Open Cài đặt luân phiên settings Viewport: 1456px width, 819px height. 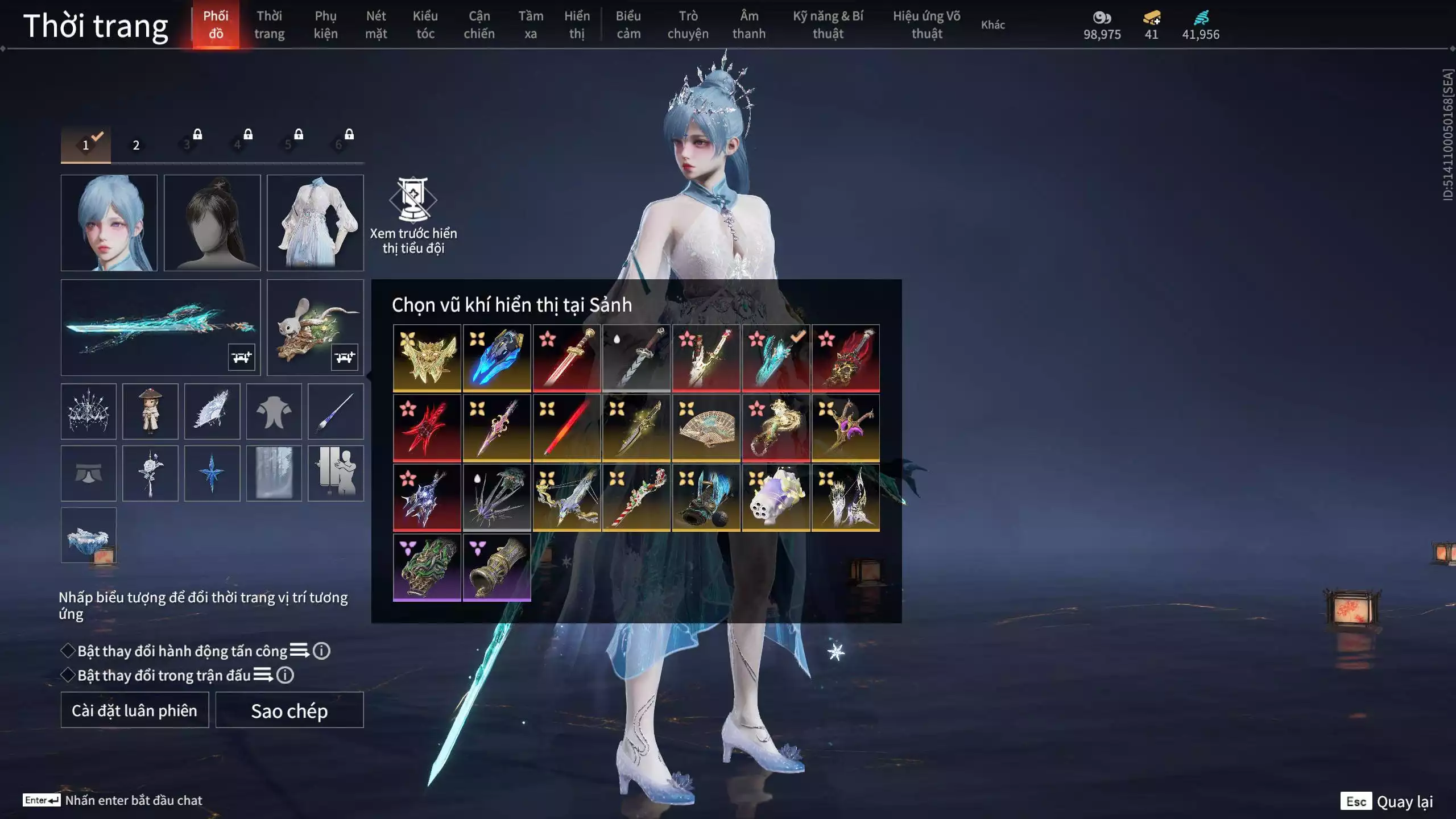coord(135,710)
